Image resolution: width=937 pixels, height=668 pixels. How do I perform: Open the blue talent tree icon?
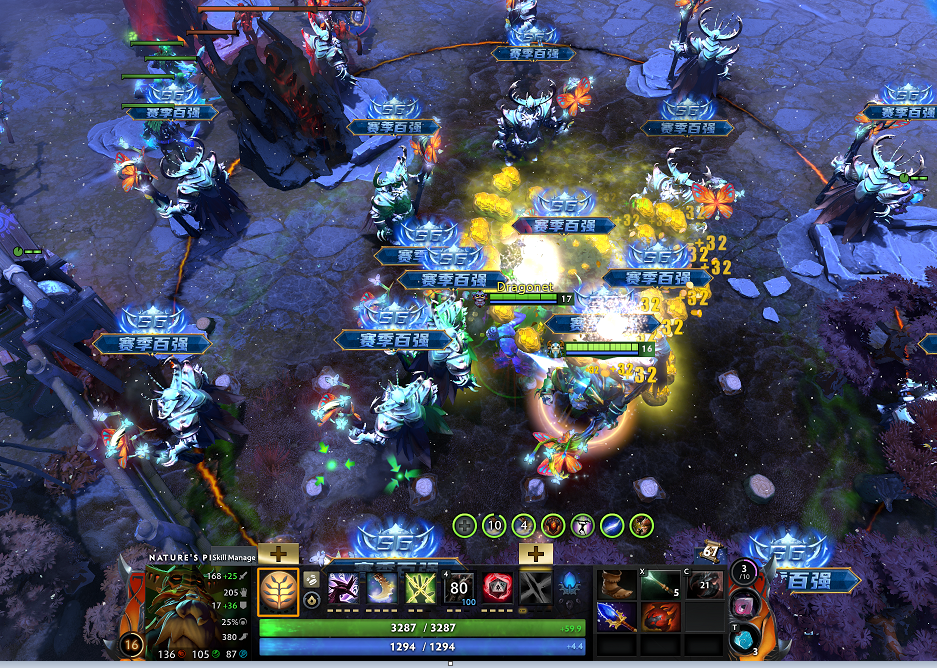click(572, 585)
